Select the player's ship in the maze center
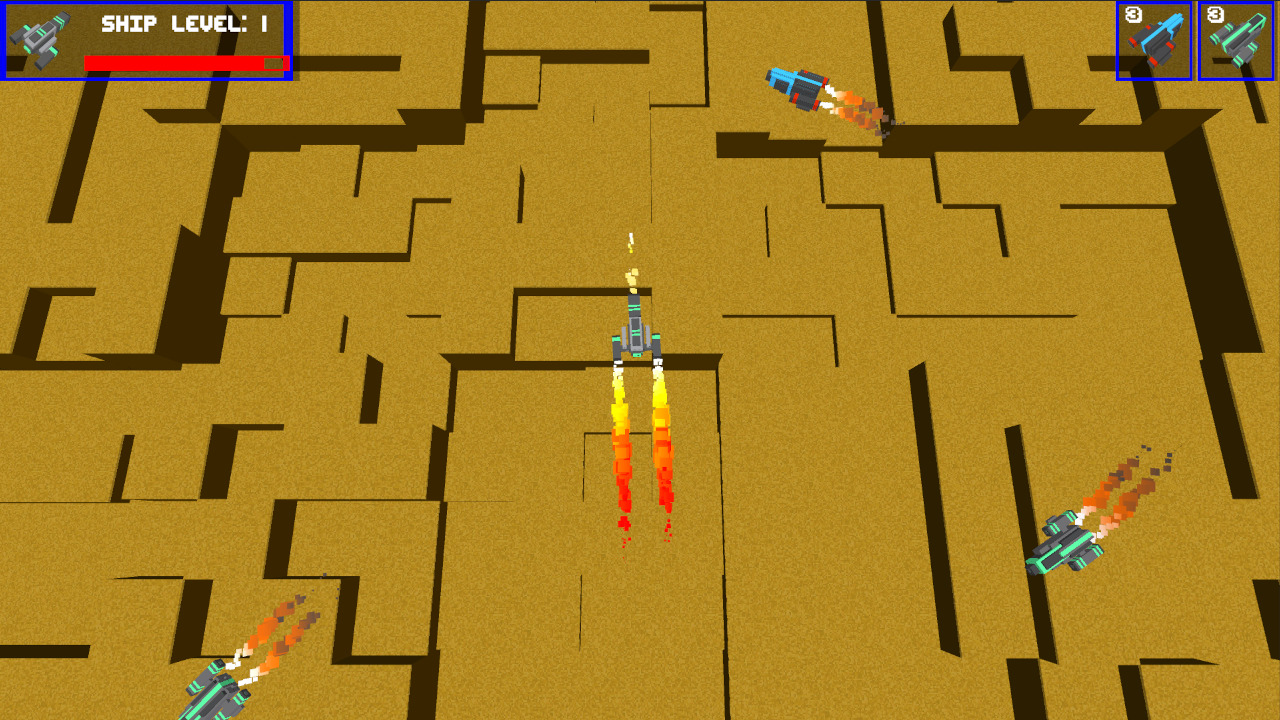The width and height of the screenshot is (1280, 720). (x=638, y=335)
